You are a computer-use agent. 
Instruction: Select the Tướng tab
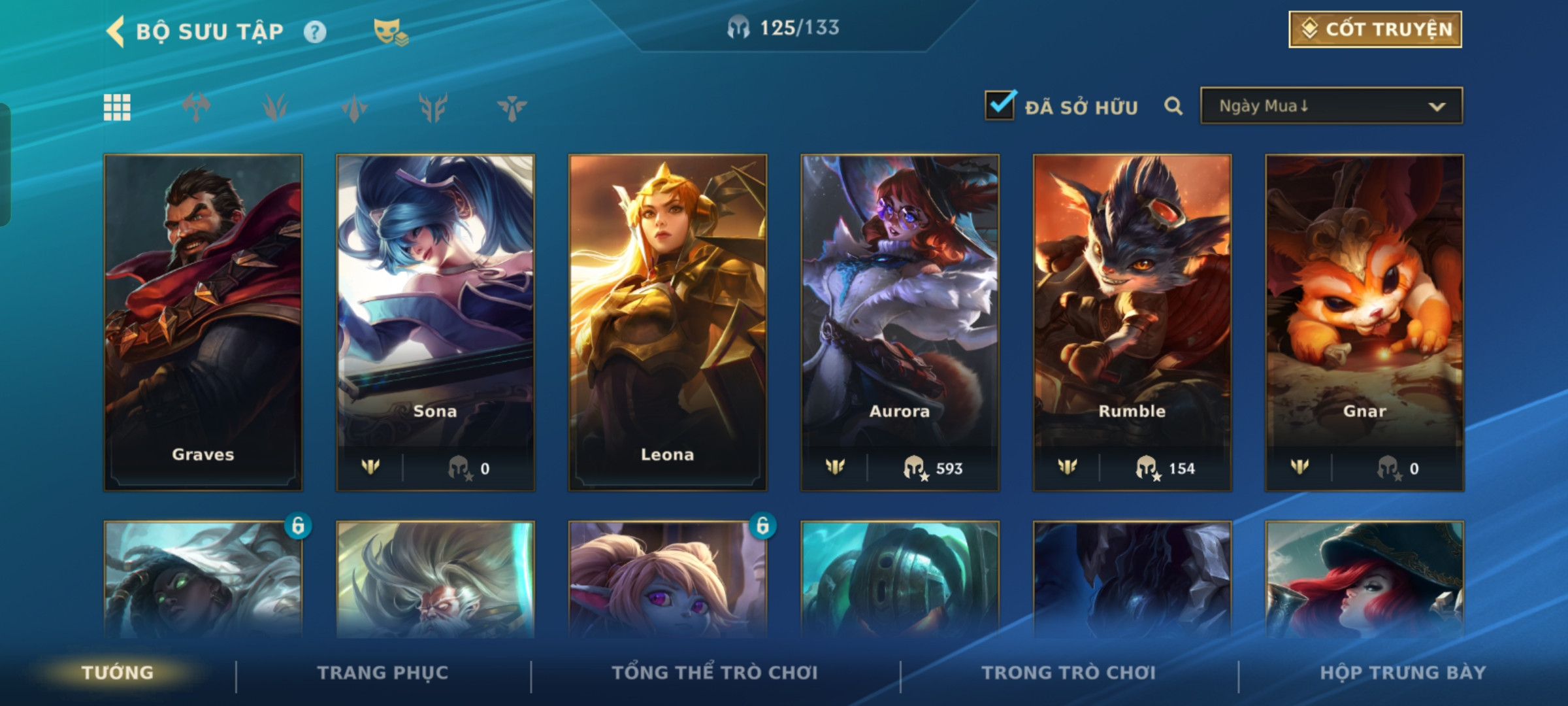(118, 673)
